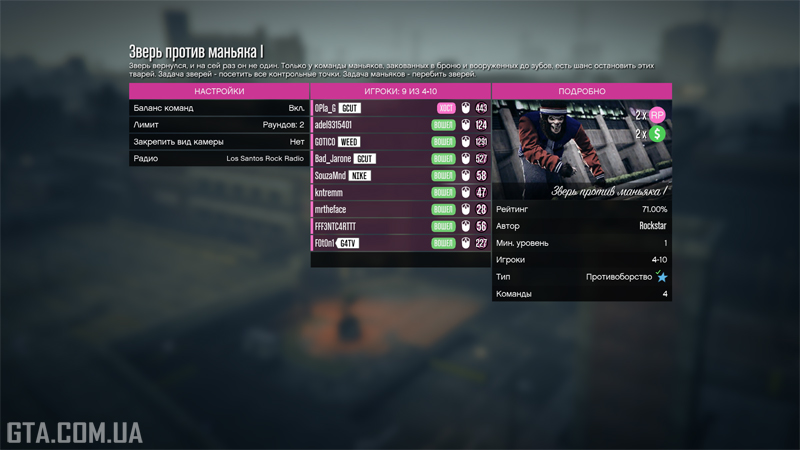This screenshot has height=450, width=800.
Task: Toggle the Баланс команд setting
Action: (x=219, y=108)
